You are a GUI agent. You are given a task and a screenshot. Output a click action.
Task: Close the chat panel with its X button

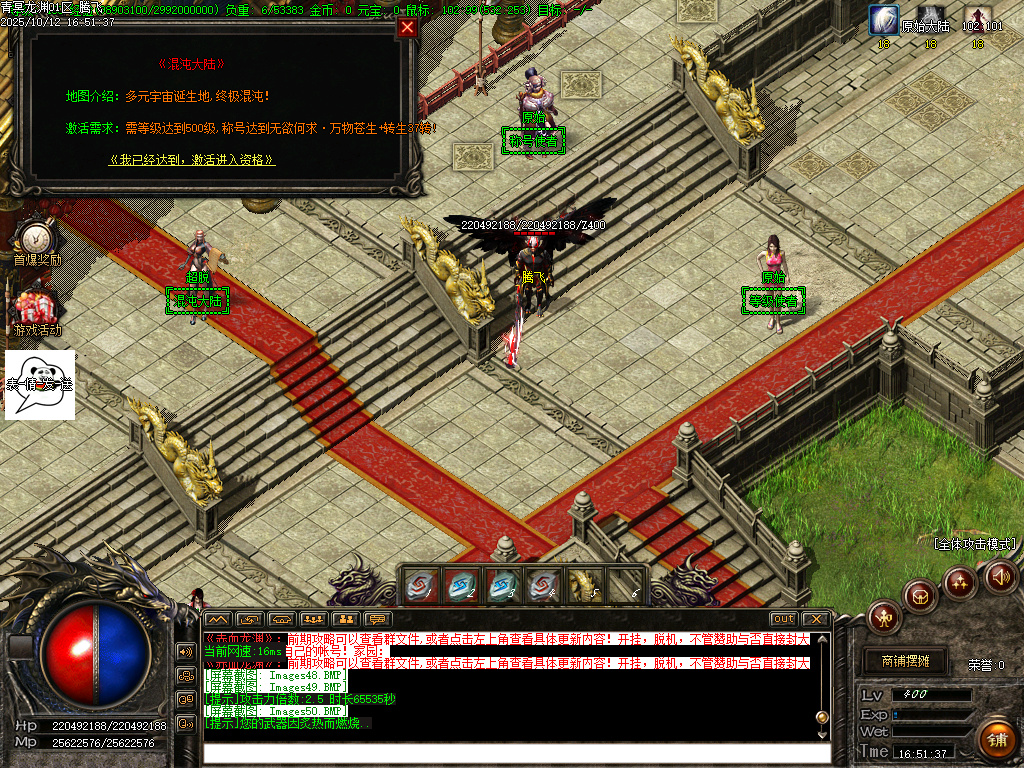click(x=816, y=619)
